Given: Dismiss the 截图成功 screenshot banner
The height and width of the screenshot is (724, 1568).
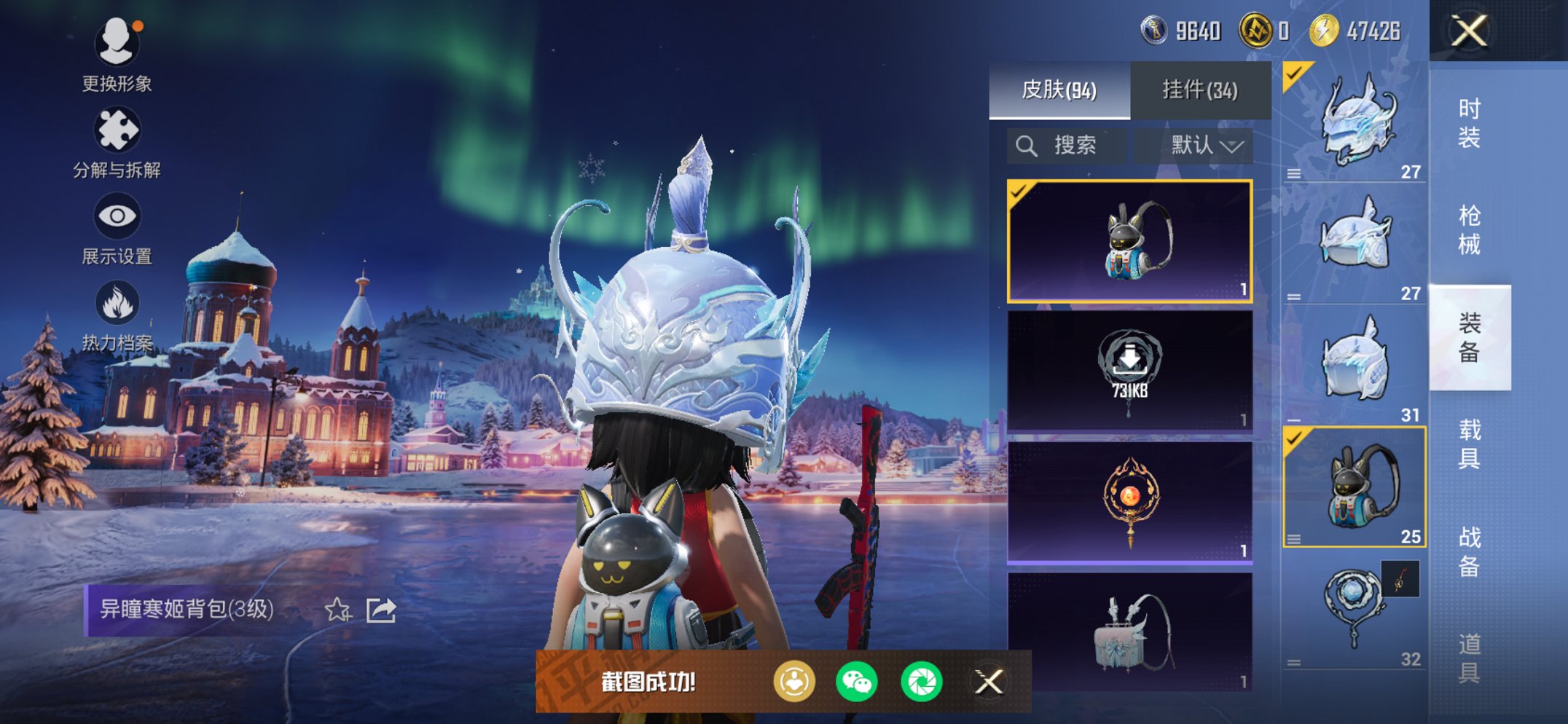Looking at the screenshot, I should (x=989, y=682).
